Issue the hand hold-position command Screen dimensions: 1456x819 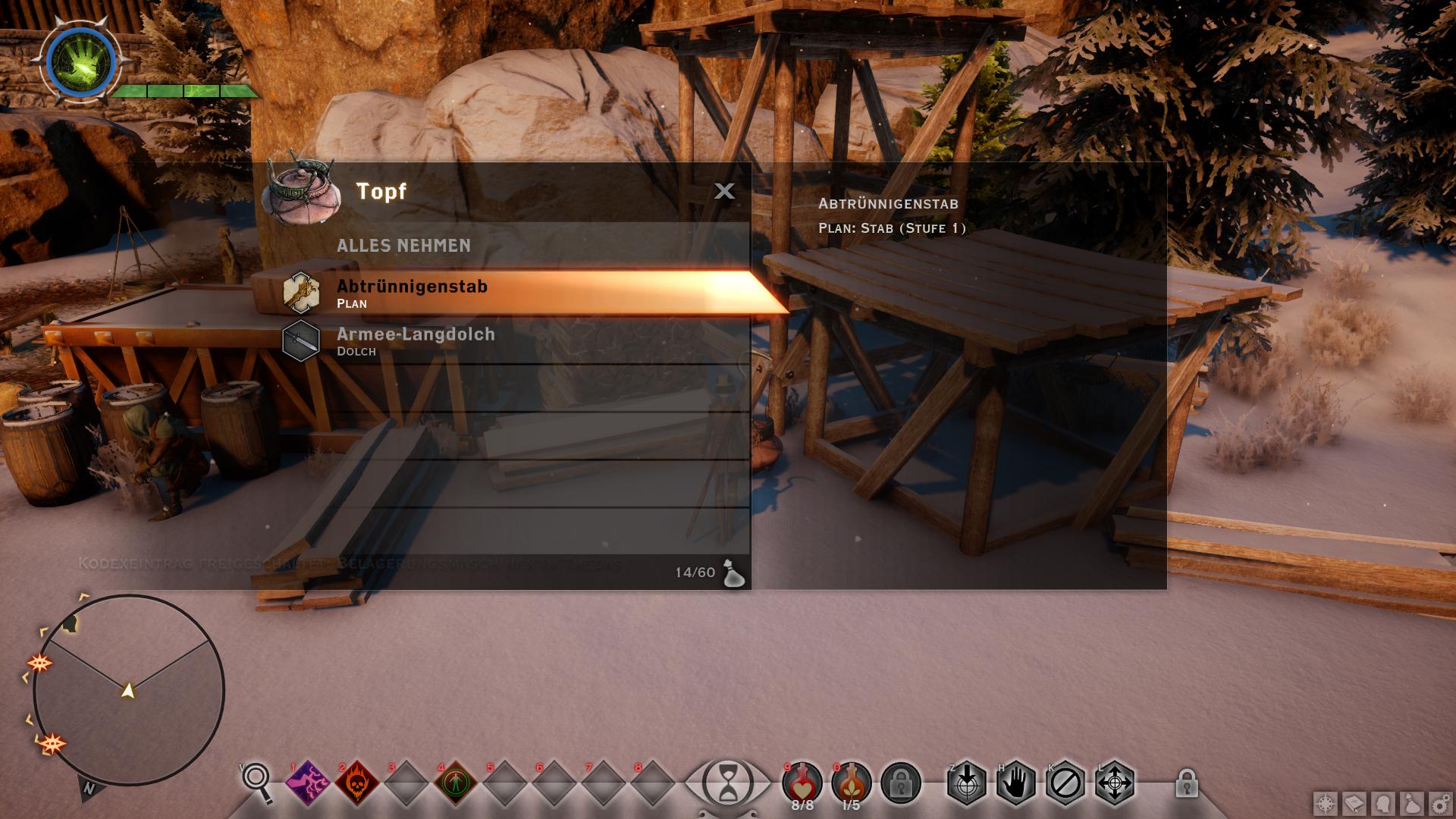click(x=1016, y=783)
